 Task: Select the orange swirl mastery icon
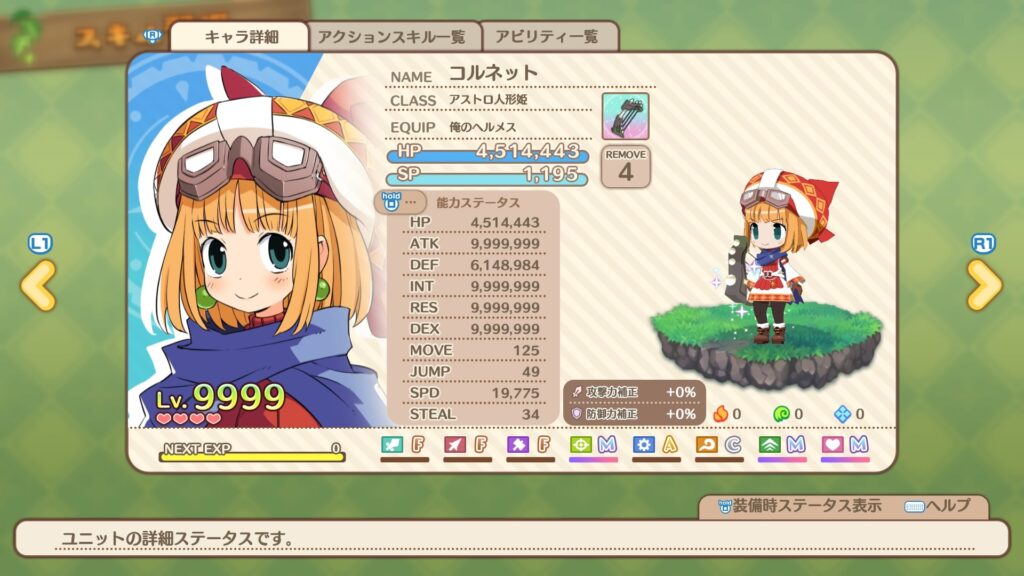[x=707, y=445]
